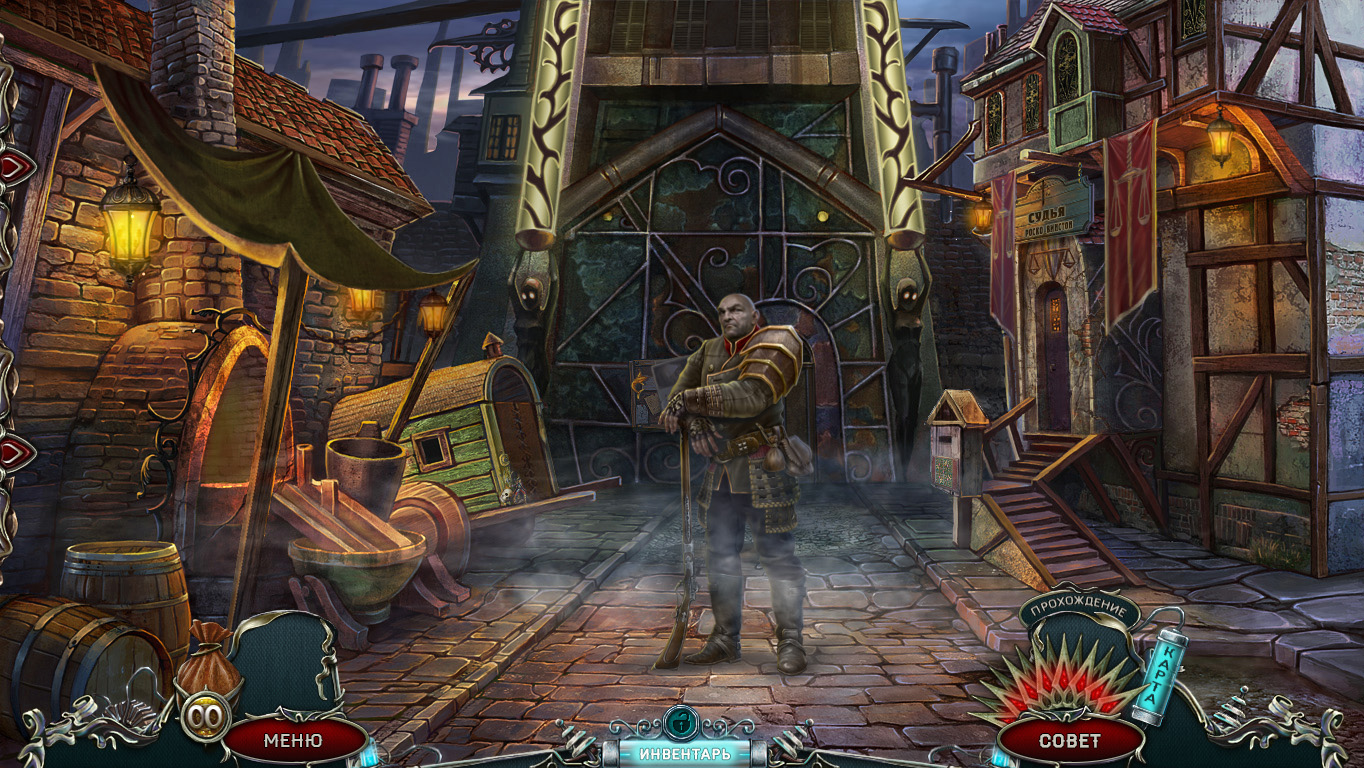Viewport: 1364px width, 768px height.
Task: Open the МЕНЮ button
Action: [x=293, y=740]
